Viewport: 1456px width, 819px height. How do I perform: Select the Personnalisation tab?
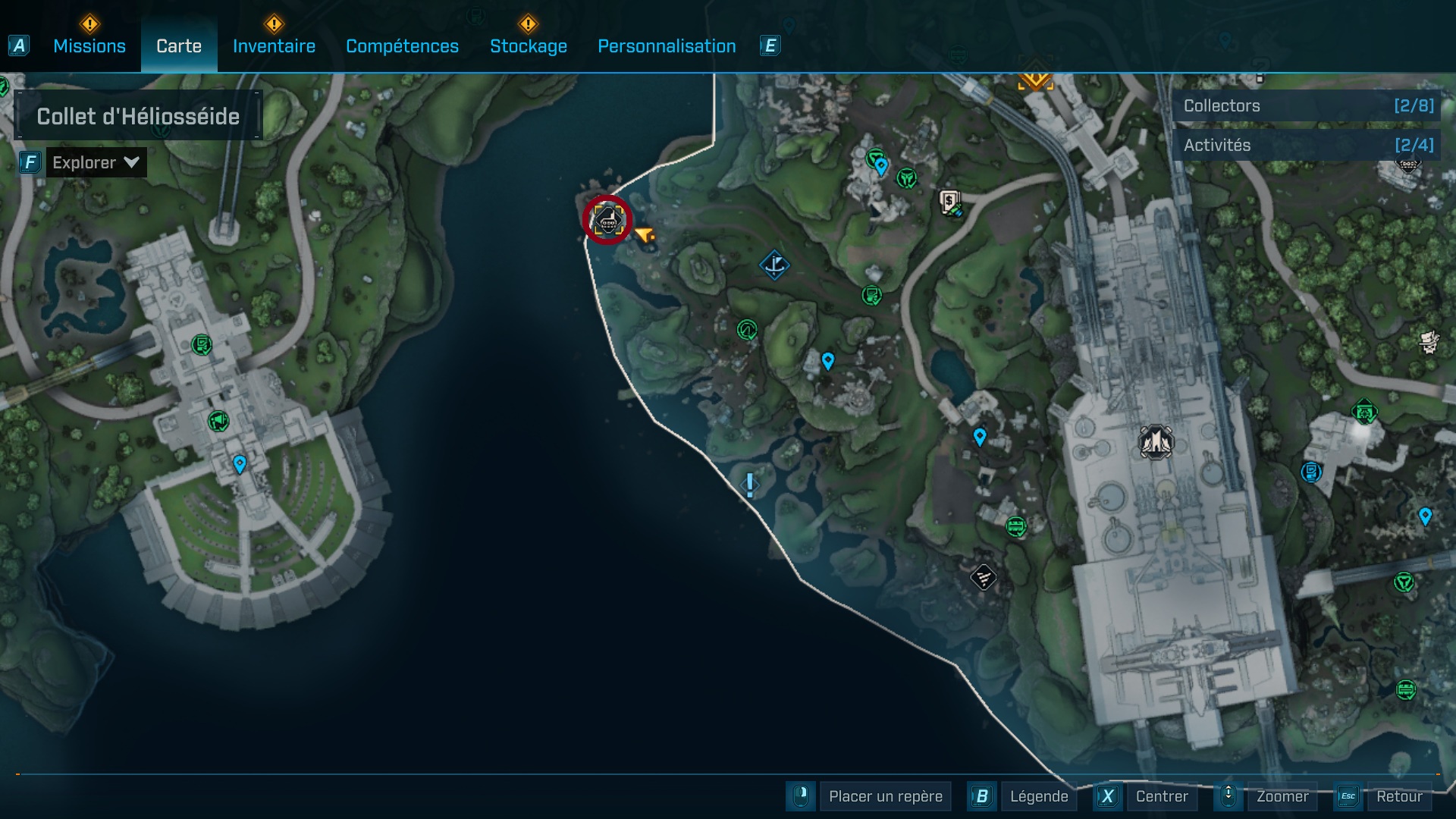[667, 46]
